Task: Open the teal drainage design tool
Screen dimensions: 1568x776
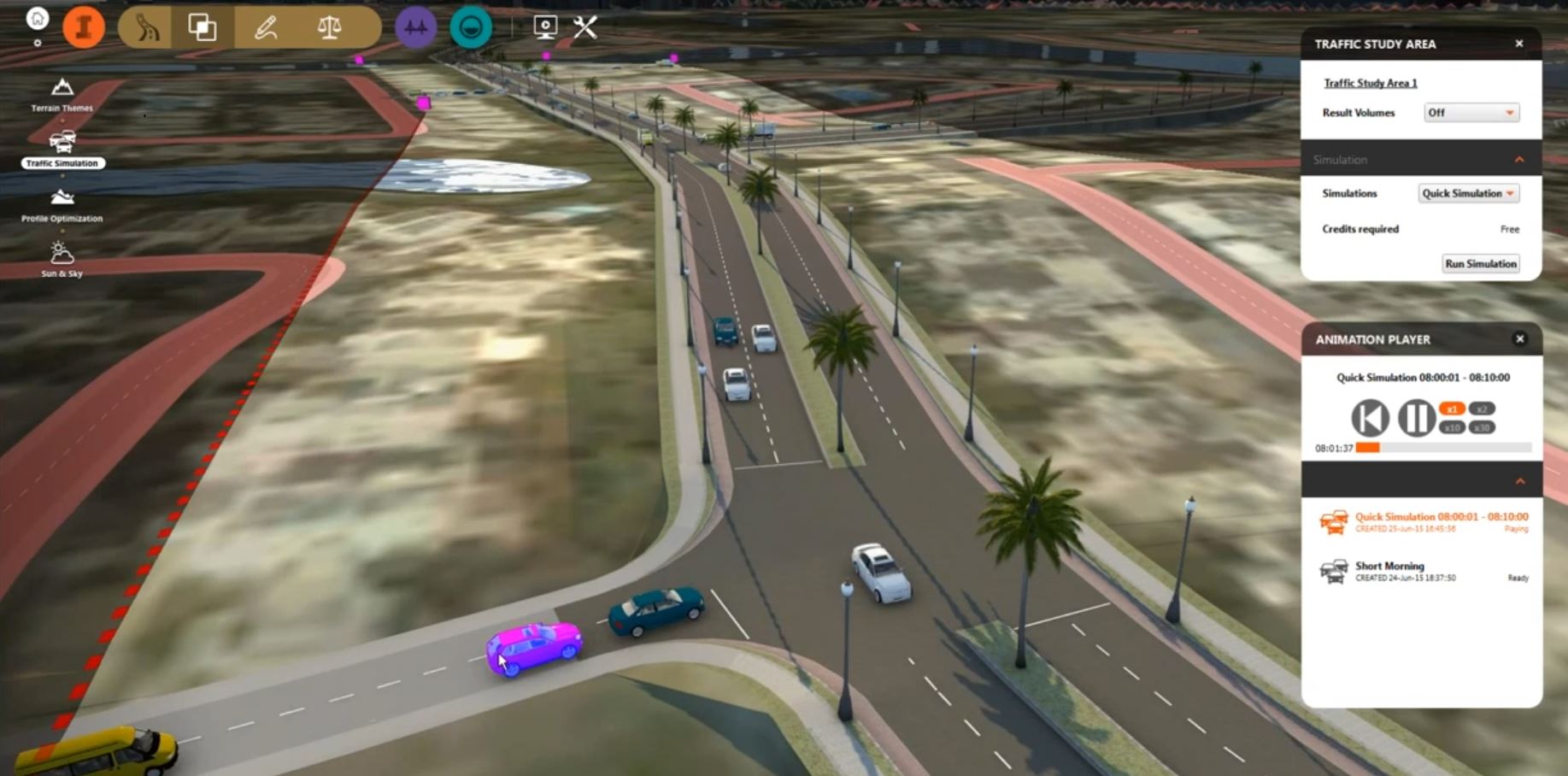Action: 471,26
